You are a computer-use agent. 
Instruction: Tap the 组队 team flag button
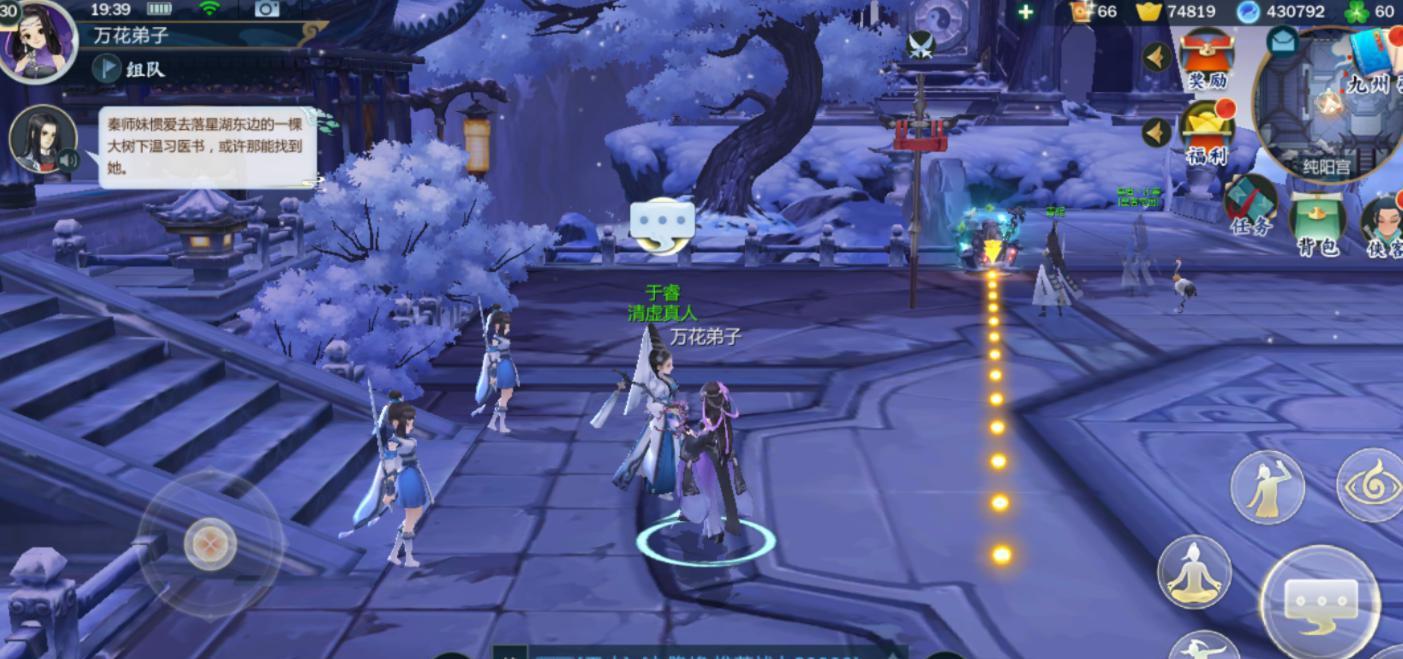coord(107,68)
